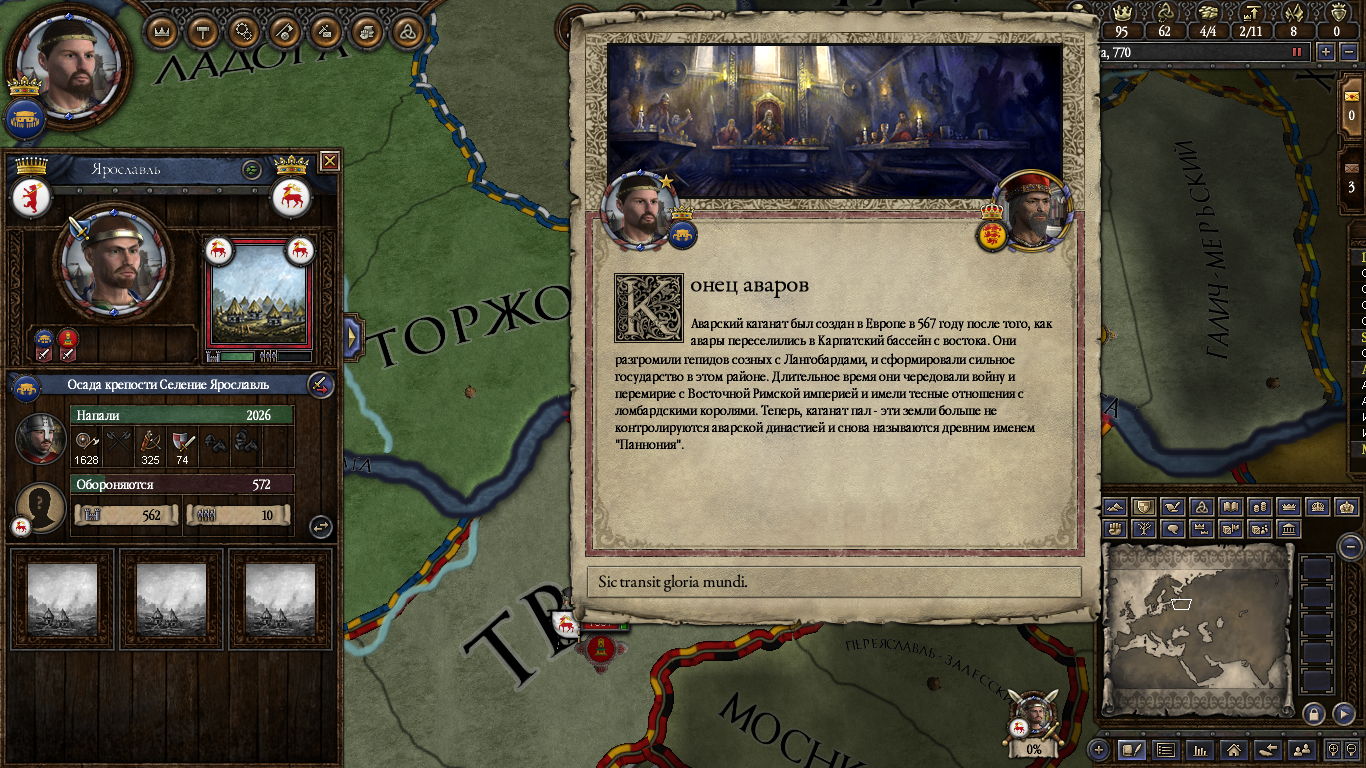This screenshot has height=768, width=1366.
Task: Dismiss the event with "Sic transit gloria mundi."
Action: coord(833,582)
